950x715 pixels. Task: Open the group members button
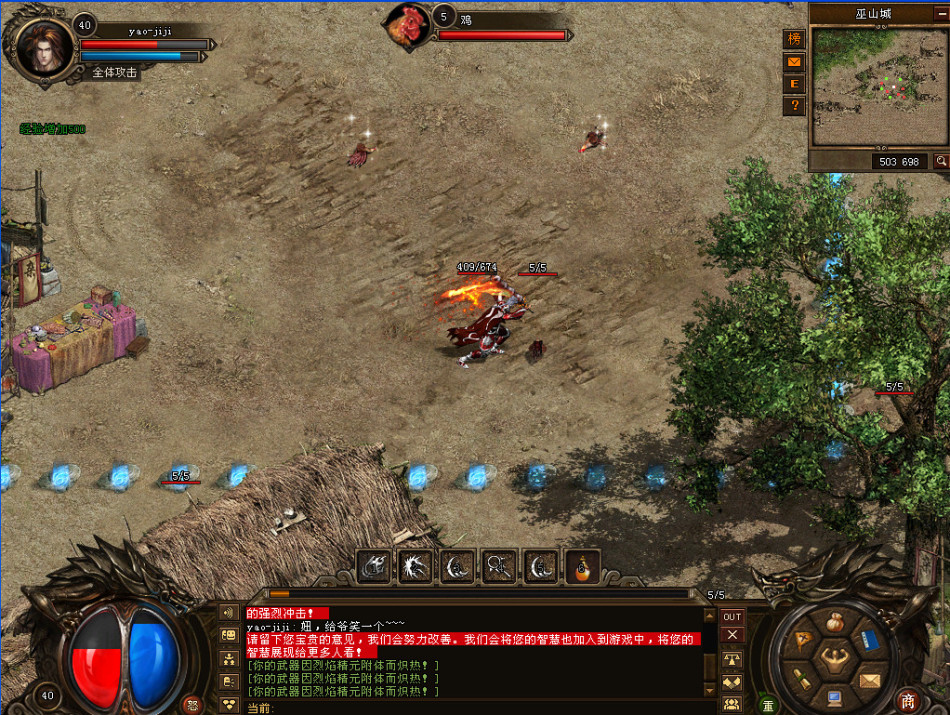[x=733, y=703]
